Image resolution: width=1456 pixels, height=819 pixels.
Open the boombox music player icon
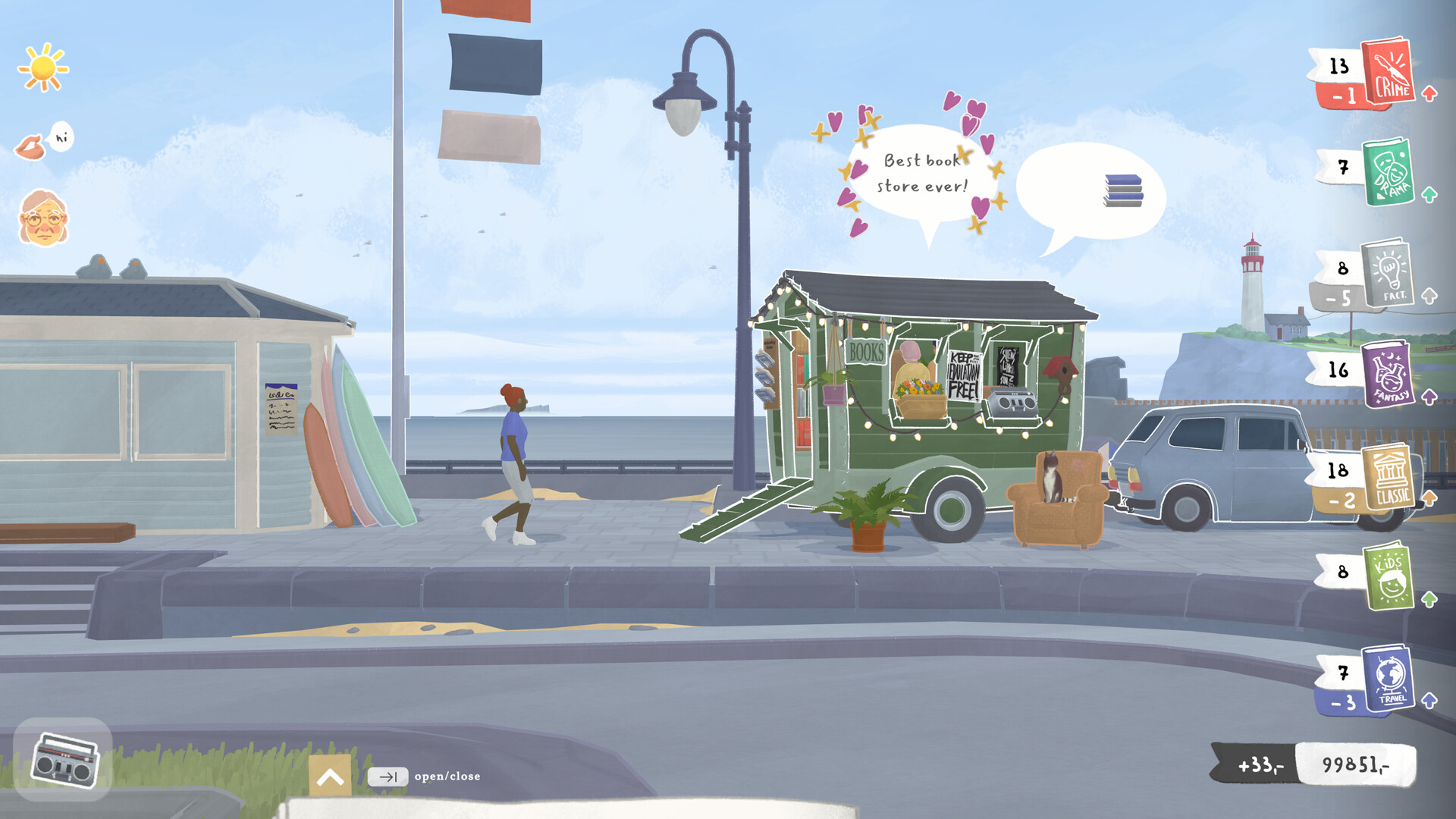point(67,761)
